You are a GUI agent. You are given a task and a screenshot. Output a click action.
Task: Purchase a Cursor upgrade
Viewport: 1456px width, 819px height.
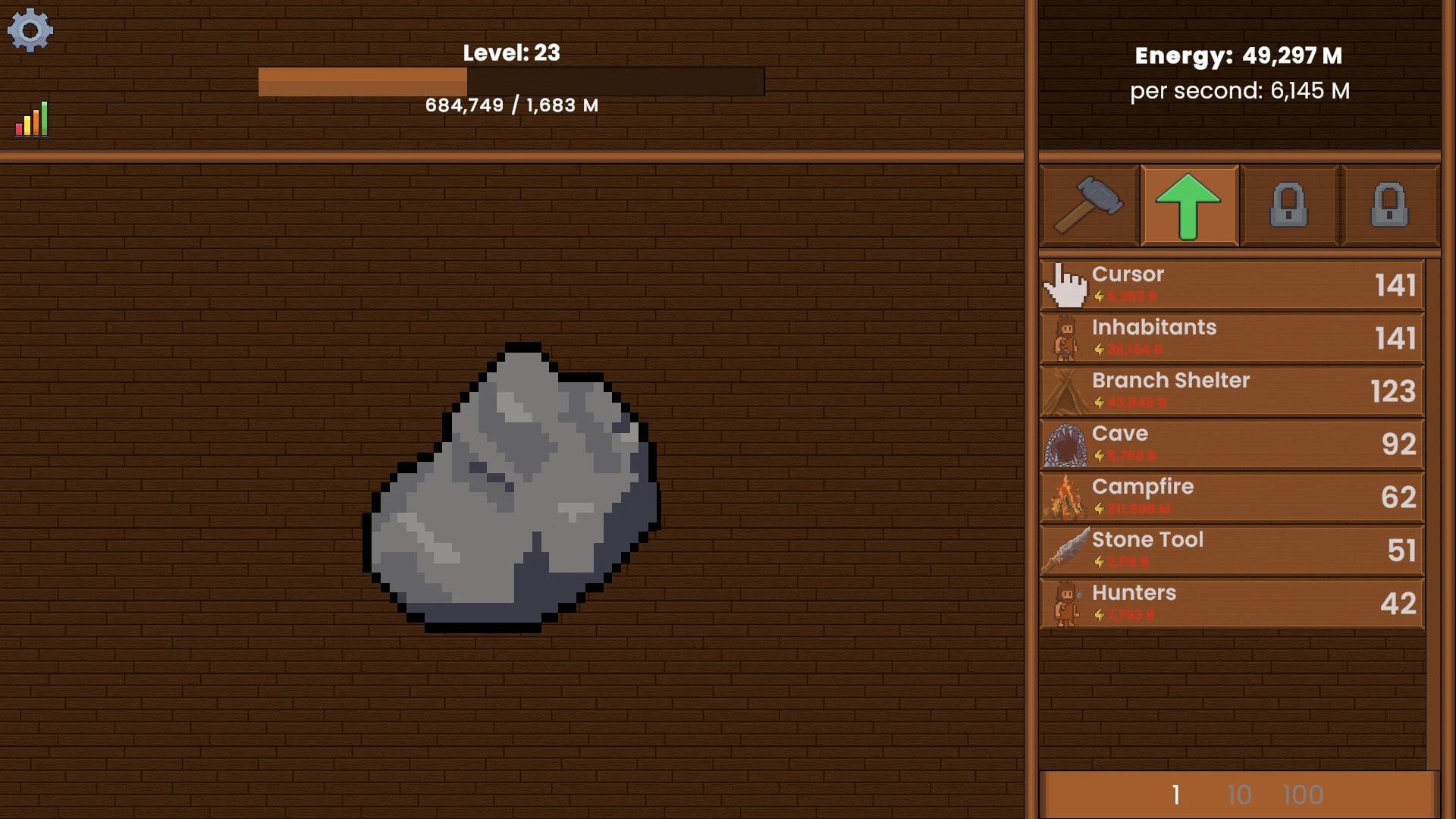[x=1228, y=285]
